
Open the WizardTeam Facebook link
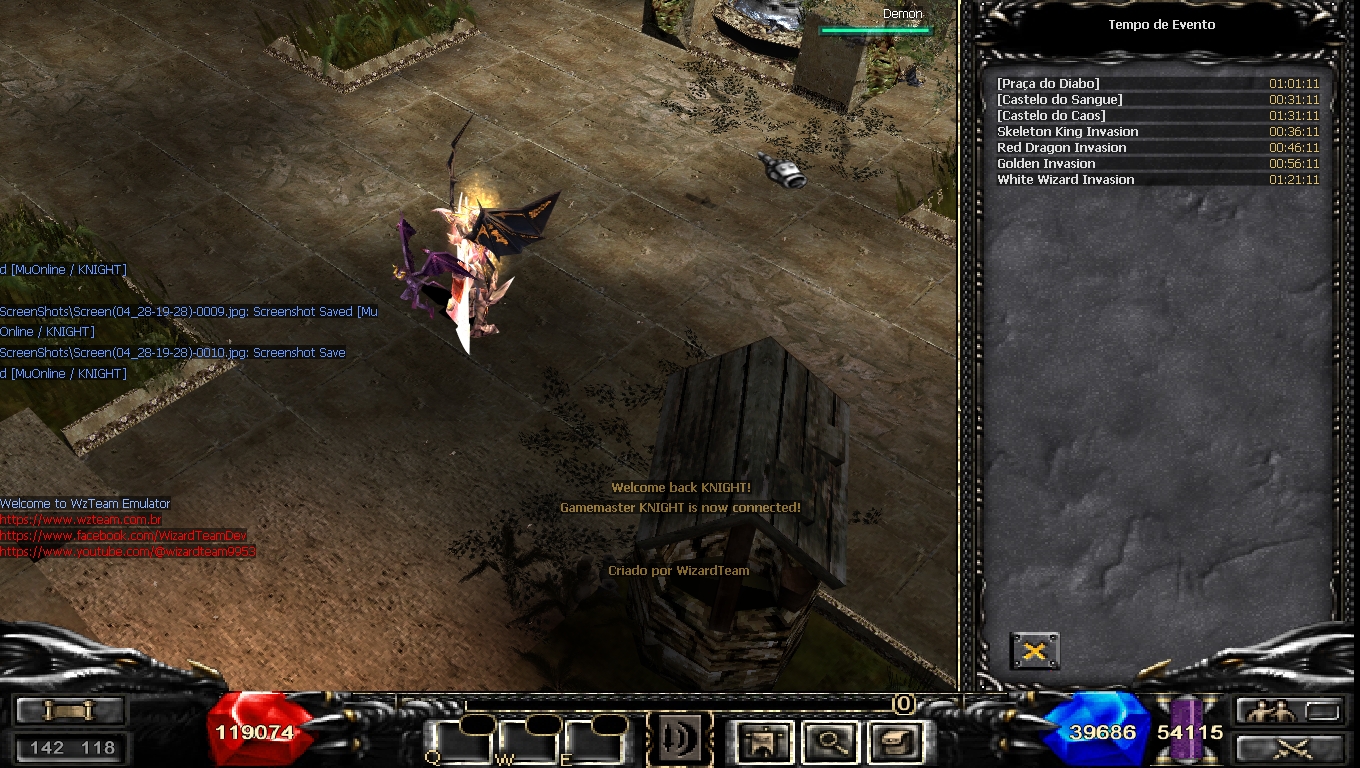(x=123, y=536)
